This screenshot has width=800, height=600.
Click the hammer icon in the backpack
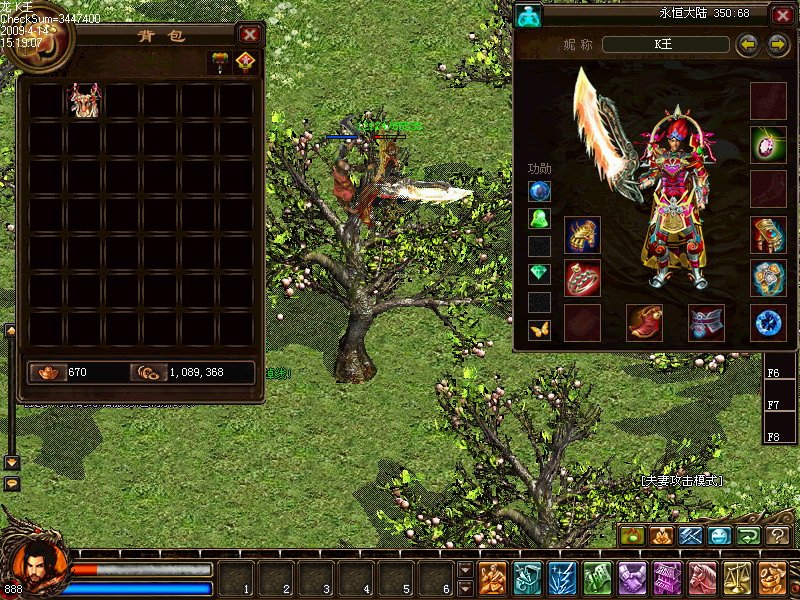click(x=219, y=62)
